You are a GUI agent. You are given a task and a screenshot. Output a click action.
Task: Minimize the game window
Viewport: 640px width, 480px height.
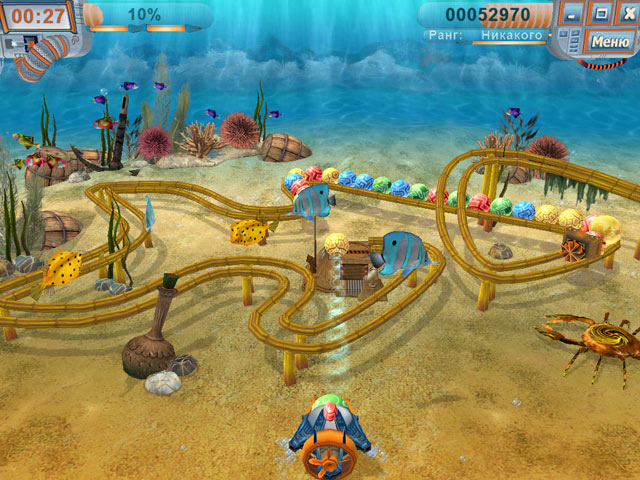click(x=572, y=15)
